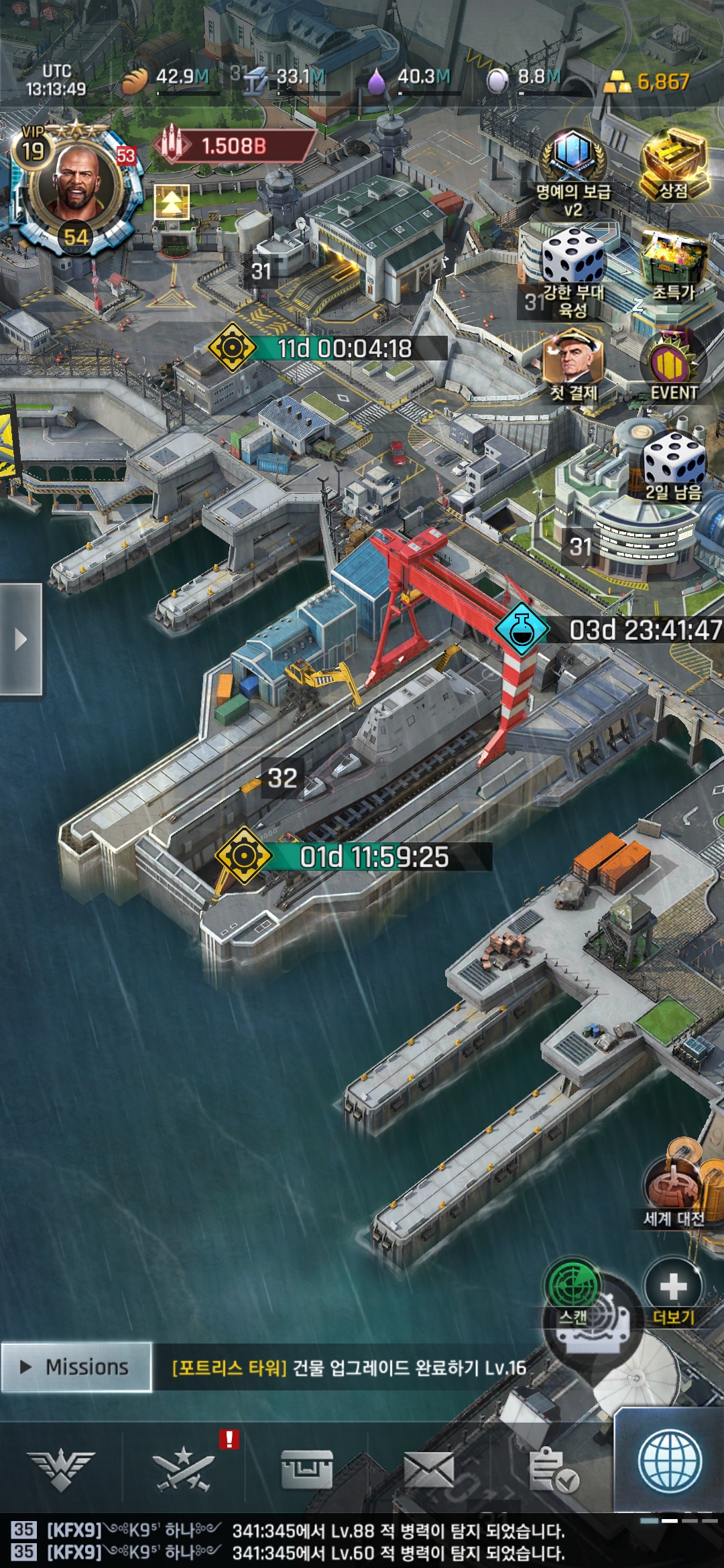Image resolution: width=724 pixels, height=1568 pixels.
Task: Open the 강한 부대 육성 dice event
Action: pyautogui.click(x=573, y=268)
